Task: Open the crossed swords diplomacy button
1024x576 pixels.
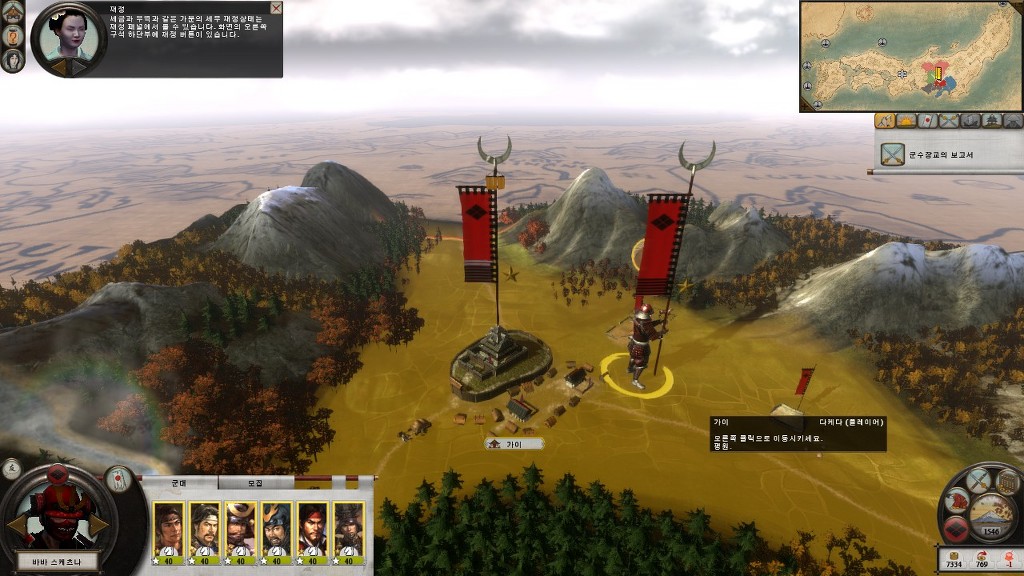Action: pyautogui.click(x=978, y=481)
